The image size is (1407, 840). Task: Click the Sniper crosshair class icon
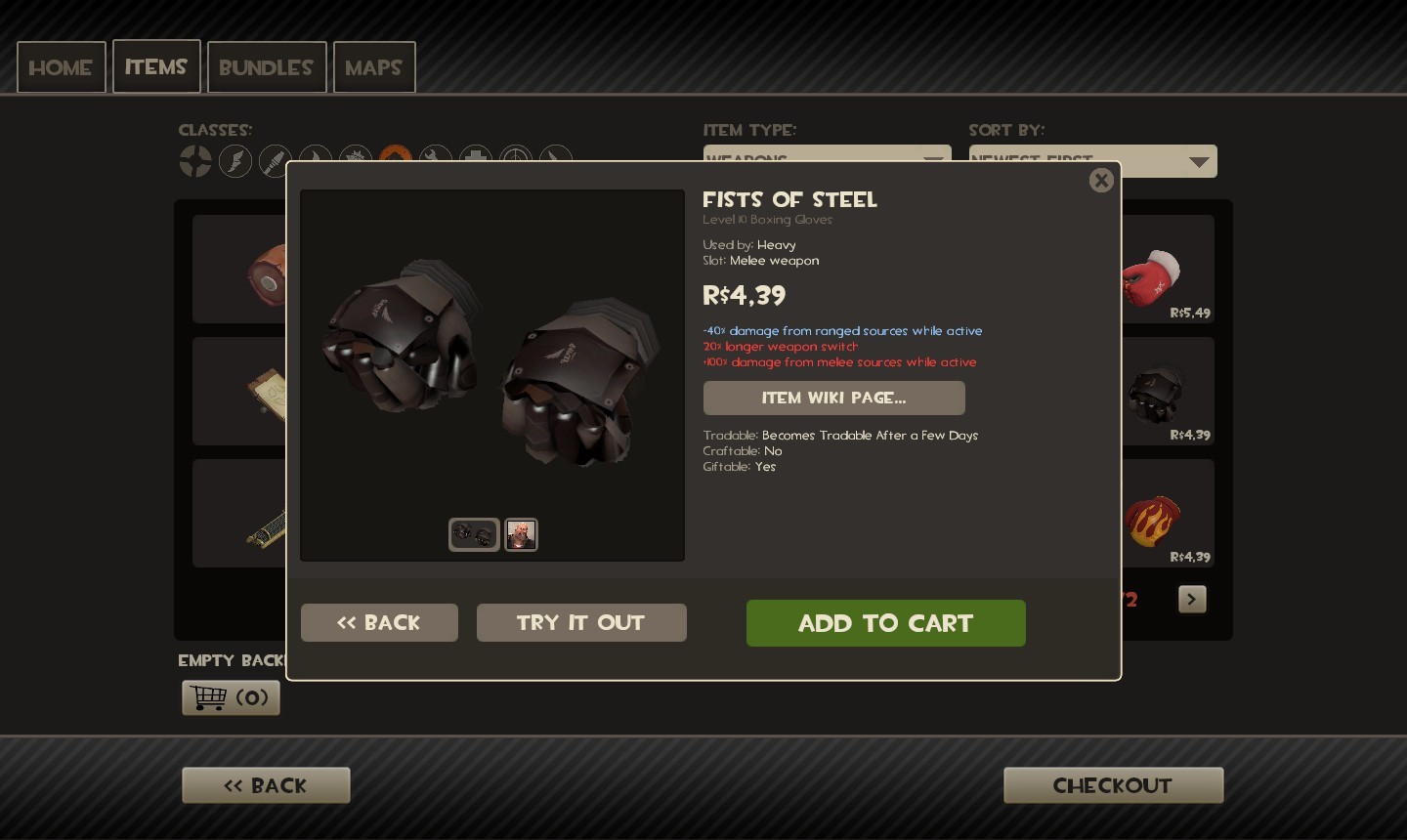pyautogui.click(x=516, y=160)
